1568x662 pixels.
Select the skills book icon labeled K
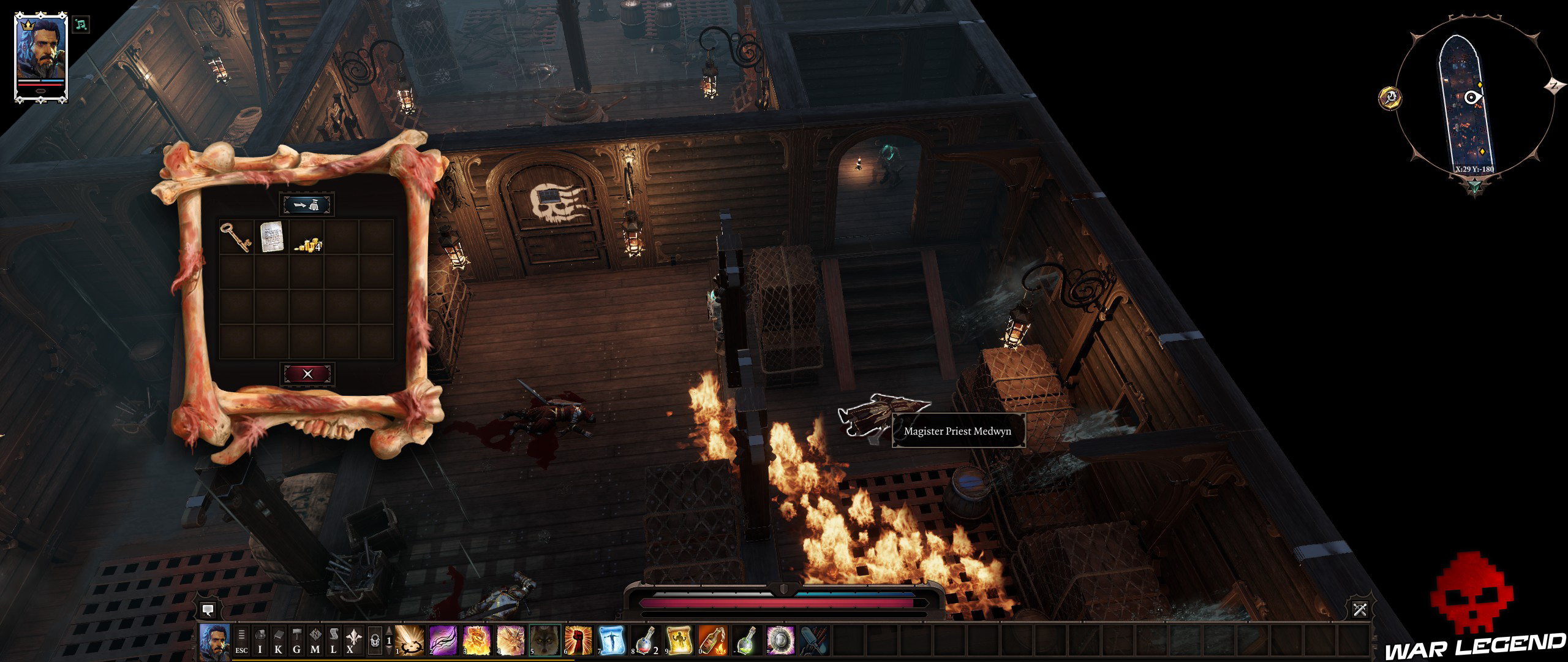click(279, 642)
